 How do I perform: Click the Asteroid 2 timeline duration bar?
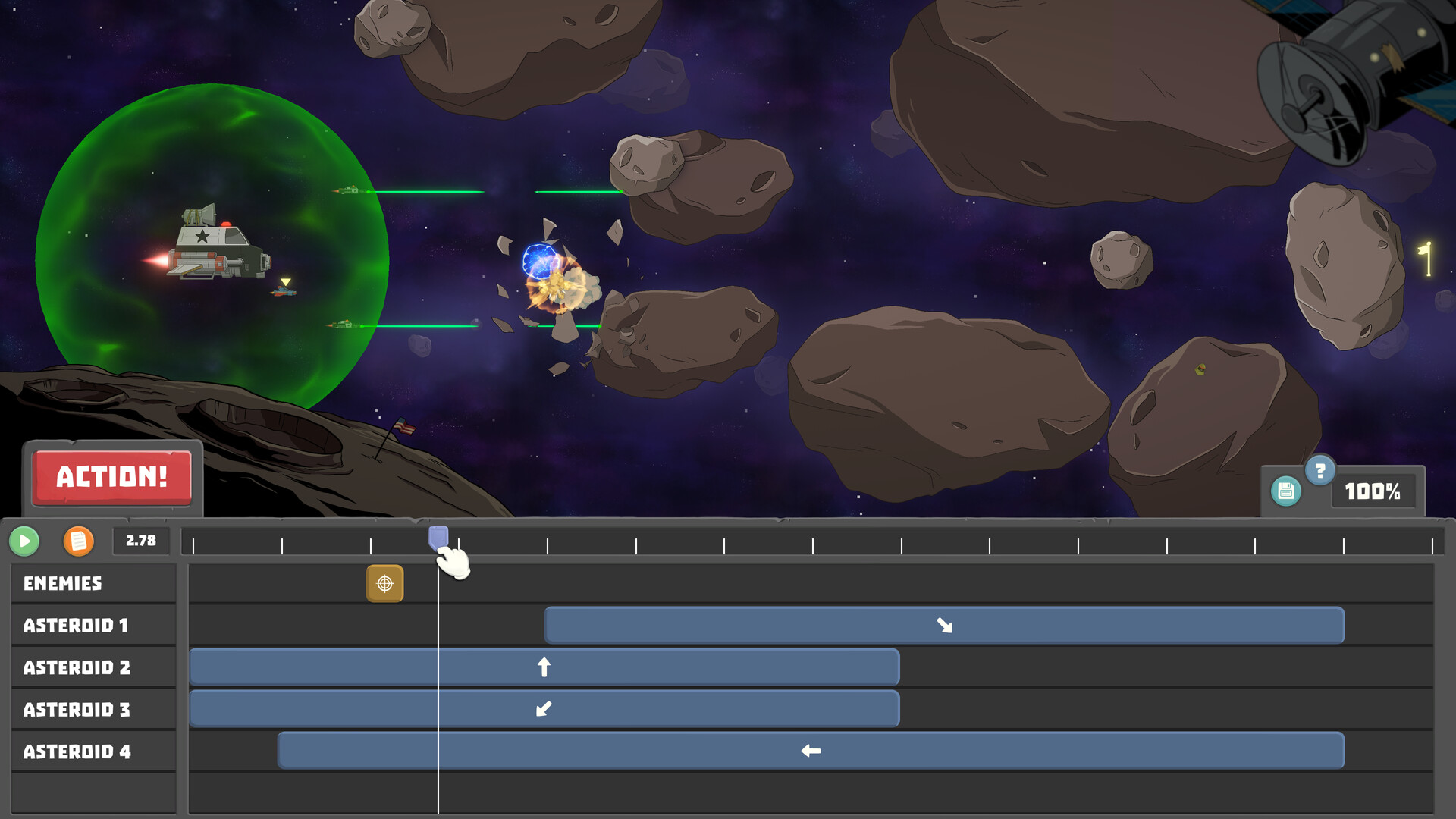[x=682, y=667]
